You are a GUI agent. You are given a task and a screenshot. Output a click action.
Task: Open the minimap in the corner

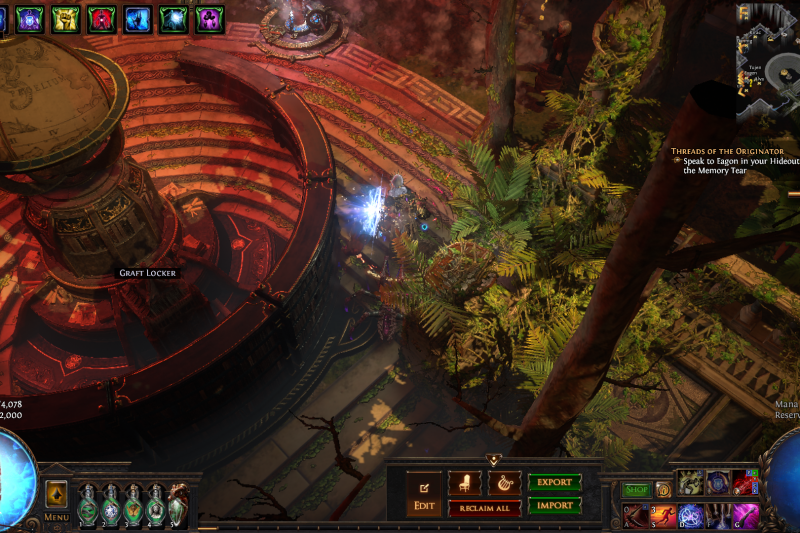click(768, 62)
